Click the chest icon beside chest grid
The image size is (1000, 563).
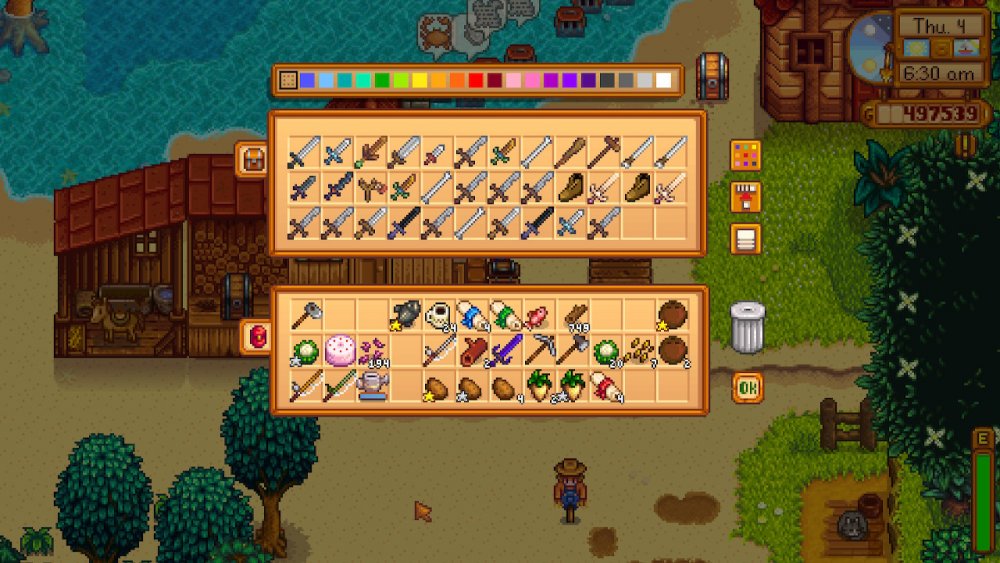coord(253,158)
